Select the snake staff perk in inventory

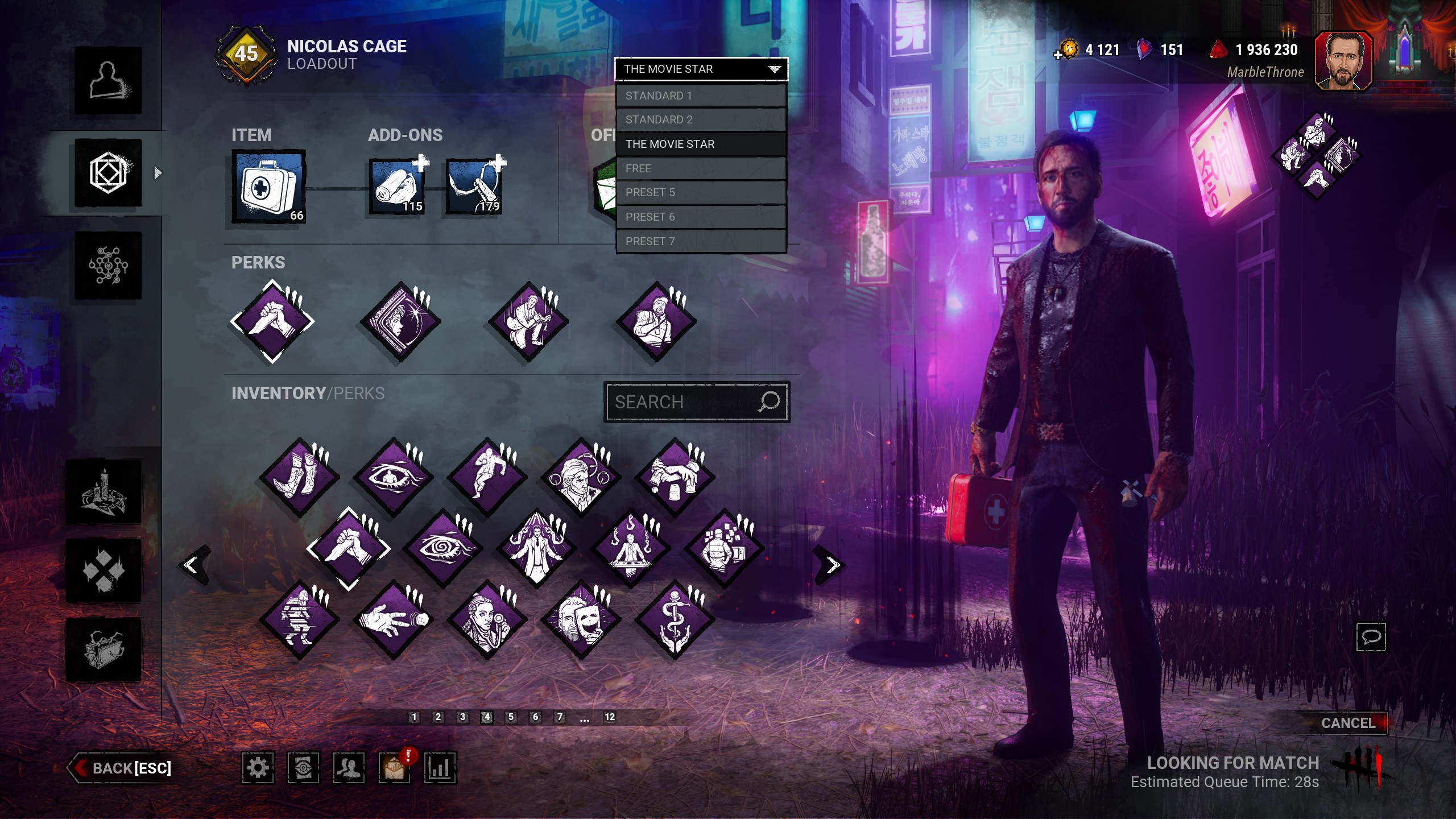[x=675, y=620]
